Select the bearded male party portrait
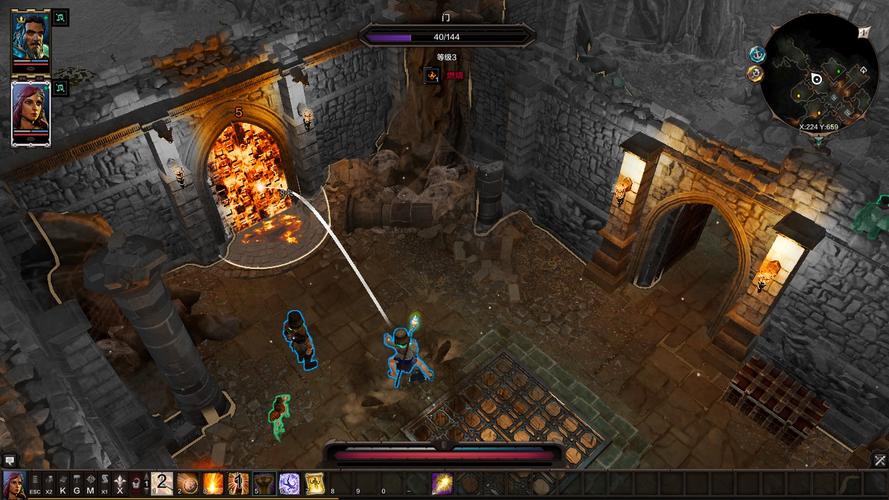 [x=29, y=40]
